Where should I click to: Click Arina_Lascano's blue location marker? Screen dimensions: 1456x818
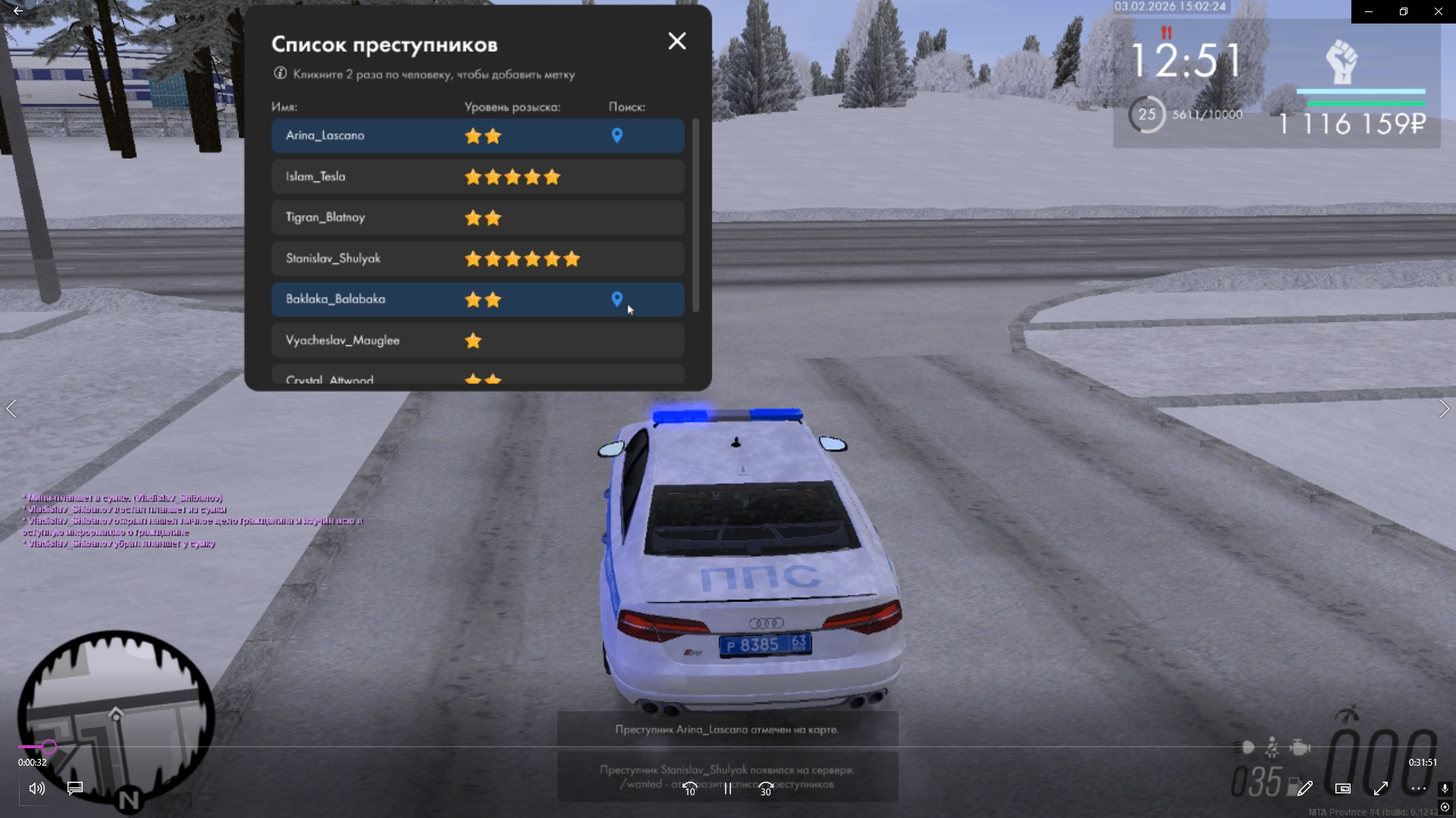coord(617,136)
